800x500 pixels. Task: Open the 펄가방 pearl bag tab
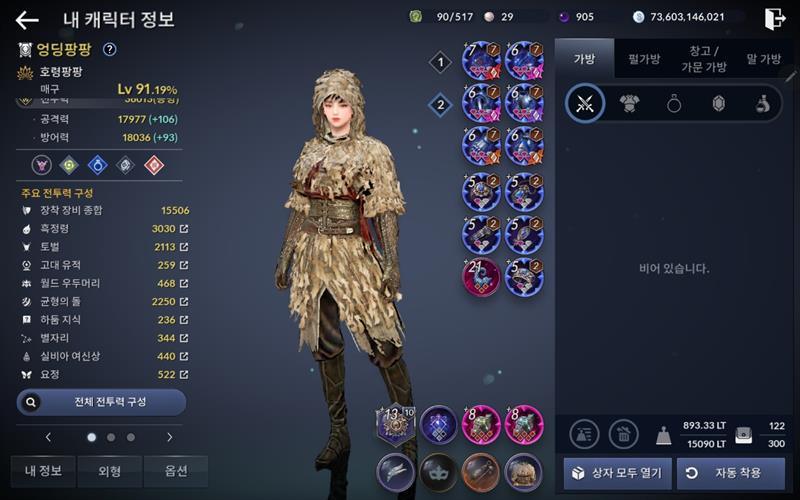click(643, 59)
